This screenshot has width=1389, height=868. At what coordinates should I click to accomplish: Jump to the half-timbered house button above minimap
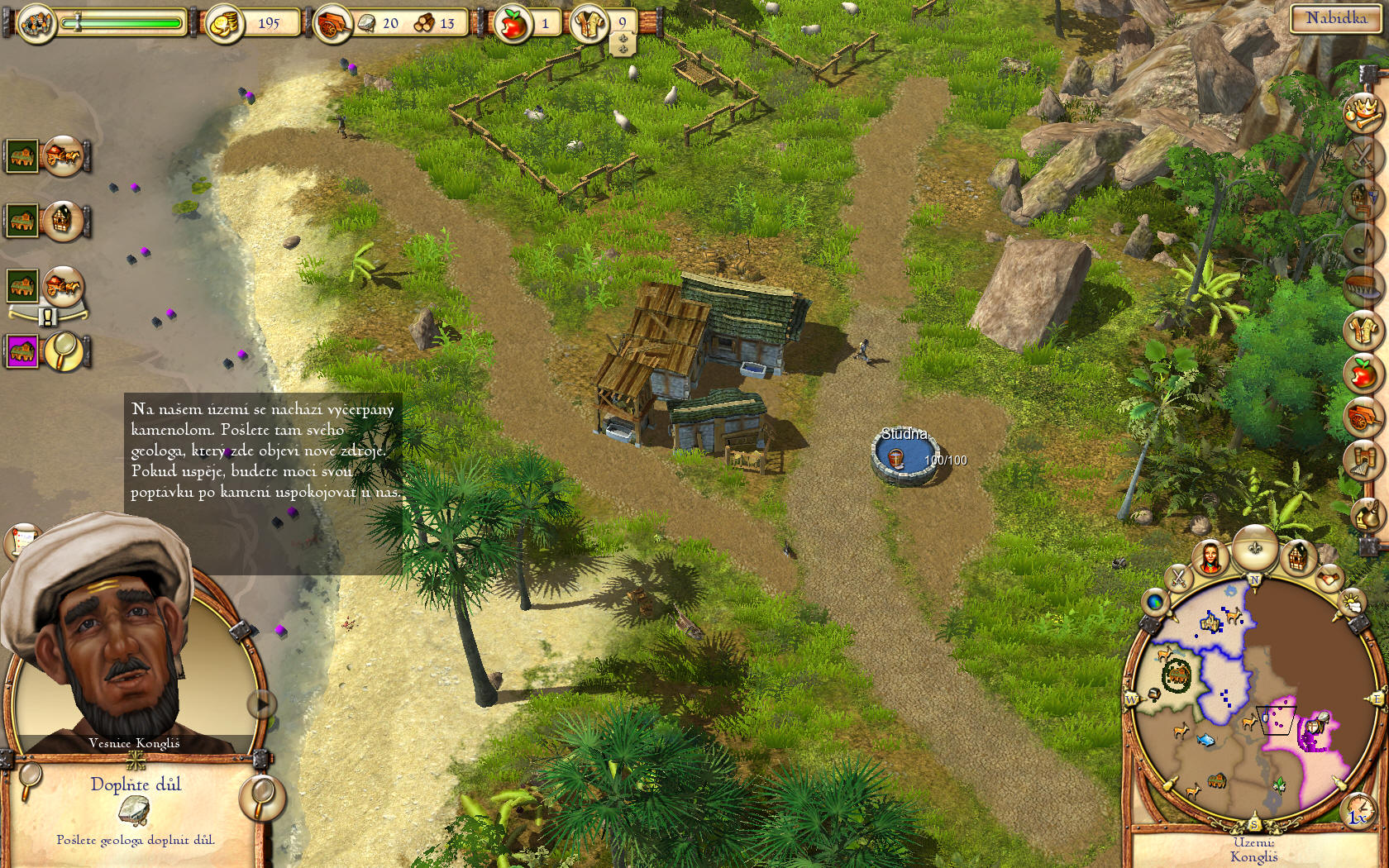click(1298, 558)
